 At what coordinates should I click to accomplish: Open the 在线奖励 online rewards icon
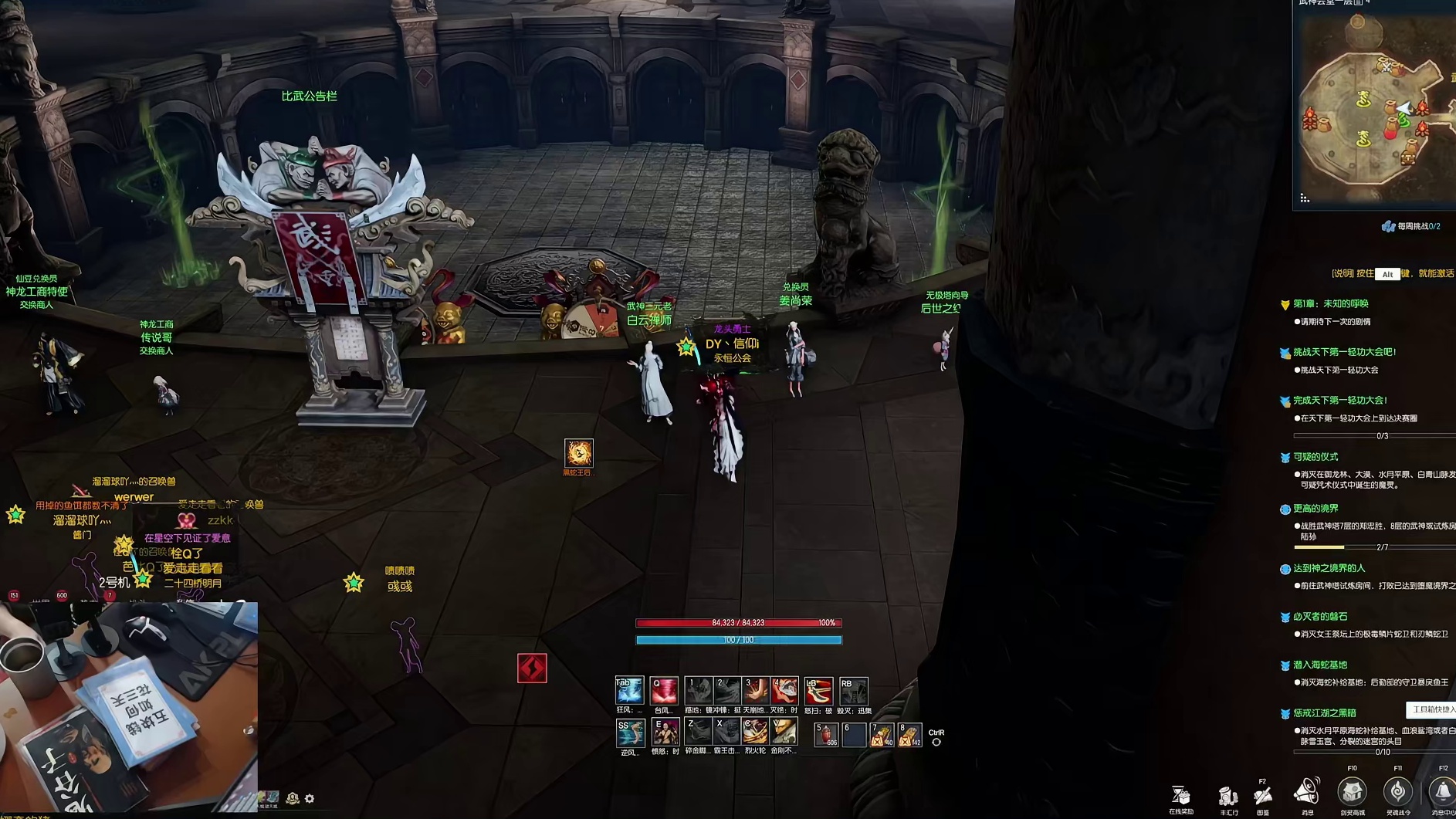click(x=1180, y=795)
